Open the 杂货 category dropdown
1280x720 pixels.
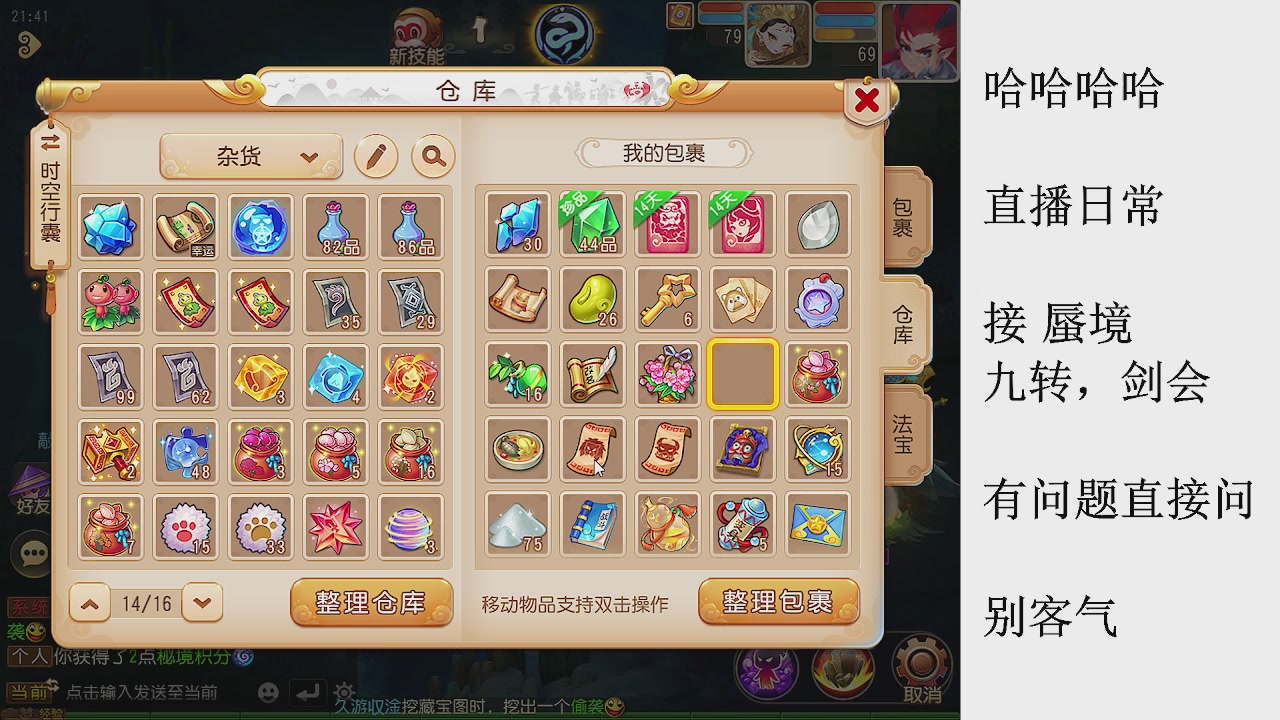[251, 156]
